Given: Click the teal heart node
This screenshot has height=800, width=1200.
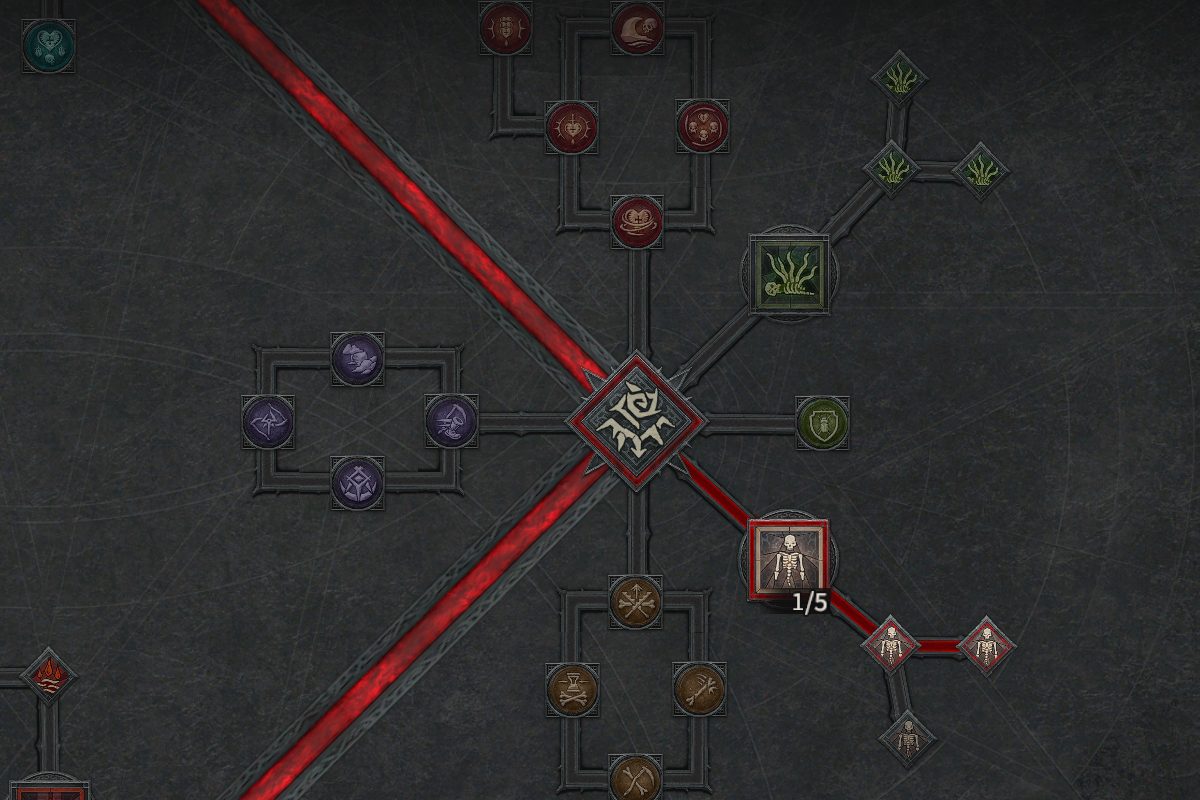Looking at the screenshot, I should (48, 45).
